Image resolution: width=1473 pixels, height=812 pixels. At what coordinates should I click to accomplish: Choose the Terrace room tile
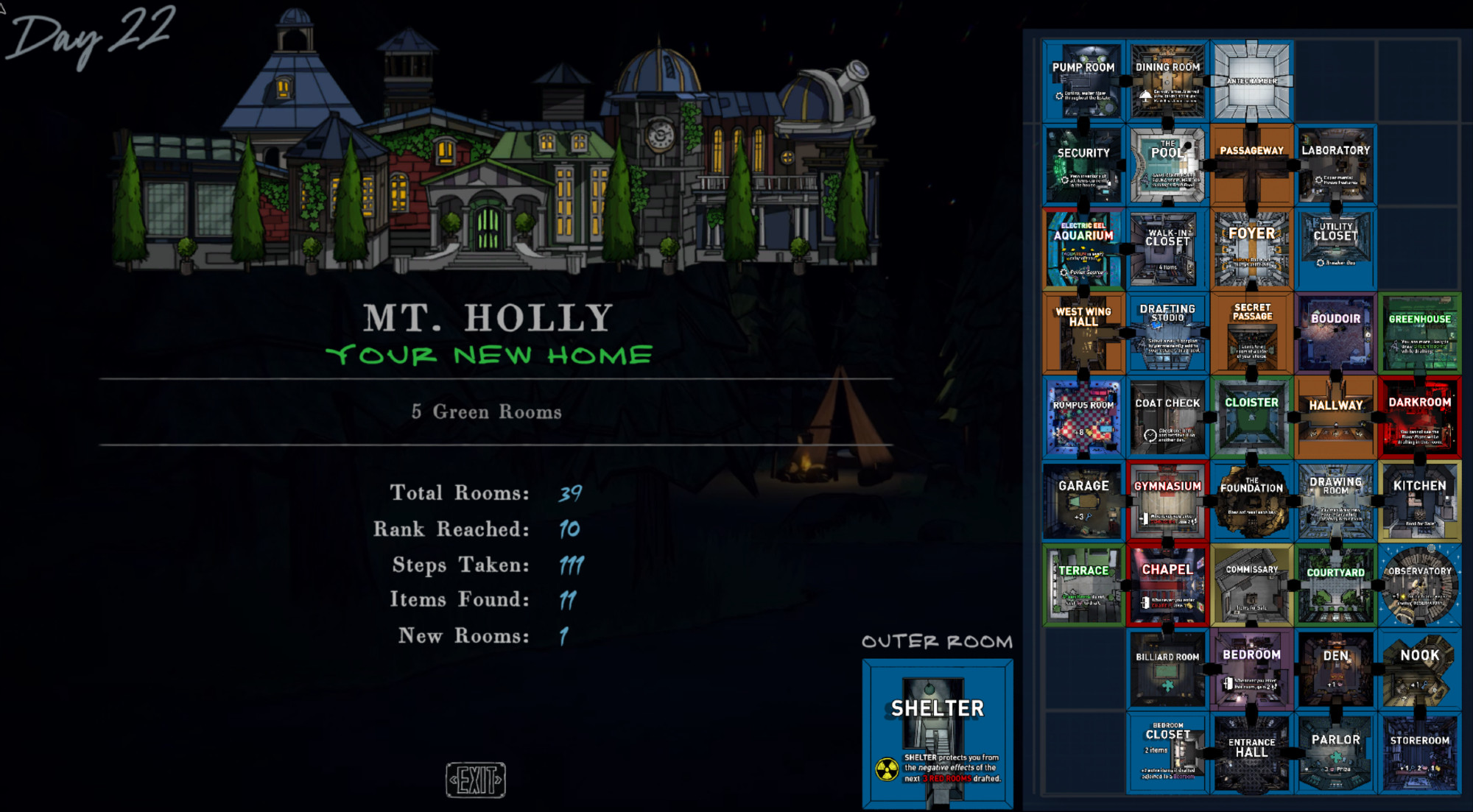(x=1083, y=585)
